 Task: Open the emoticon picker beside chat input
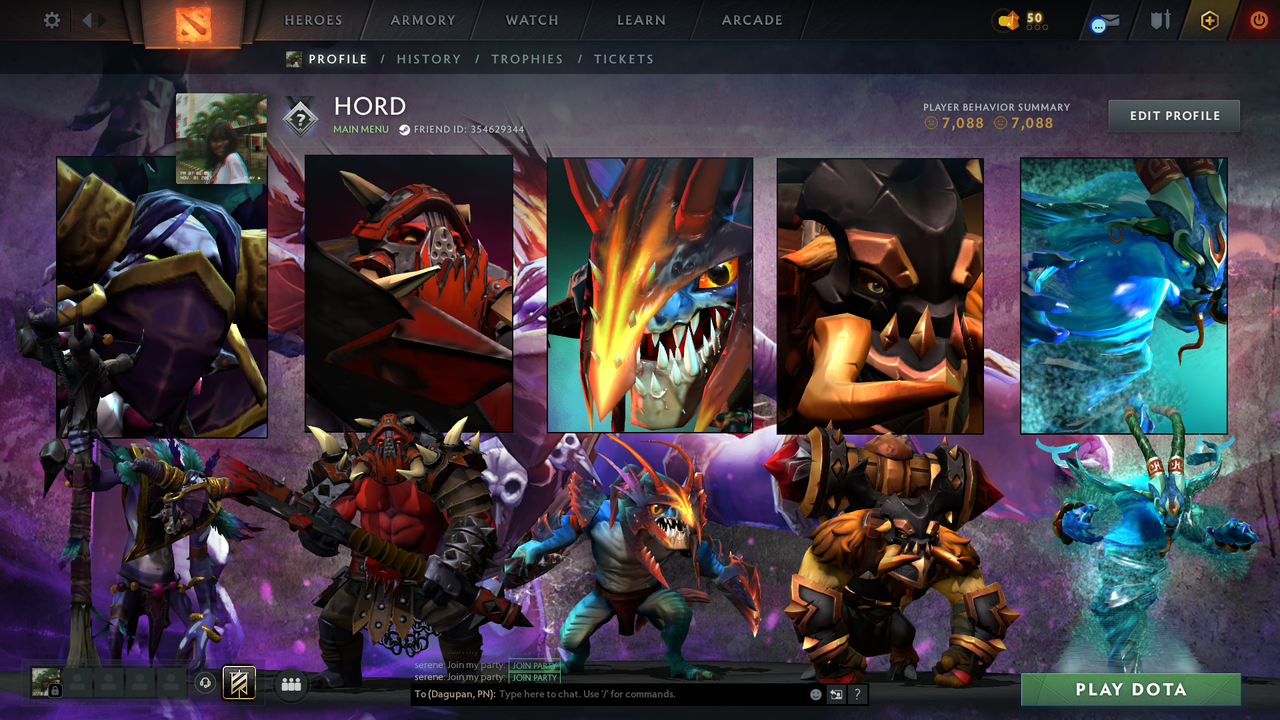click(x=814, y=694)
